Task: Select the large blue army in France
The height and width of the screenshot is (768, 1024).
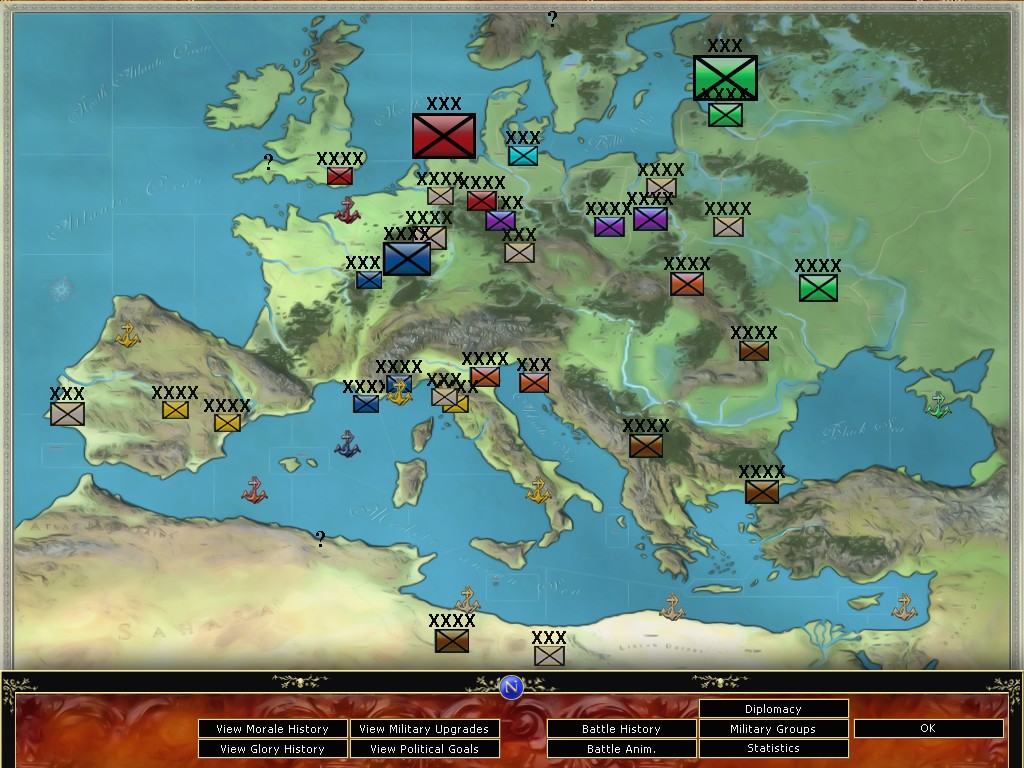Action: pyautogui.click(x=407, y=258)
